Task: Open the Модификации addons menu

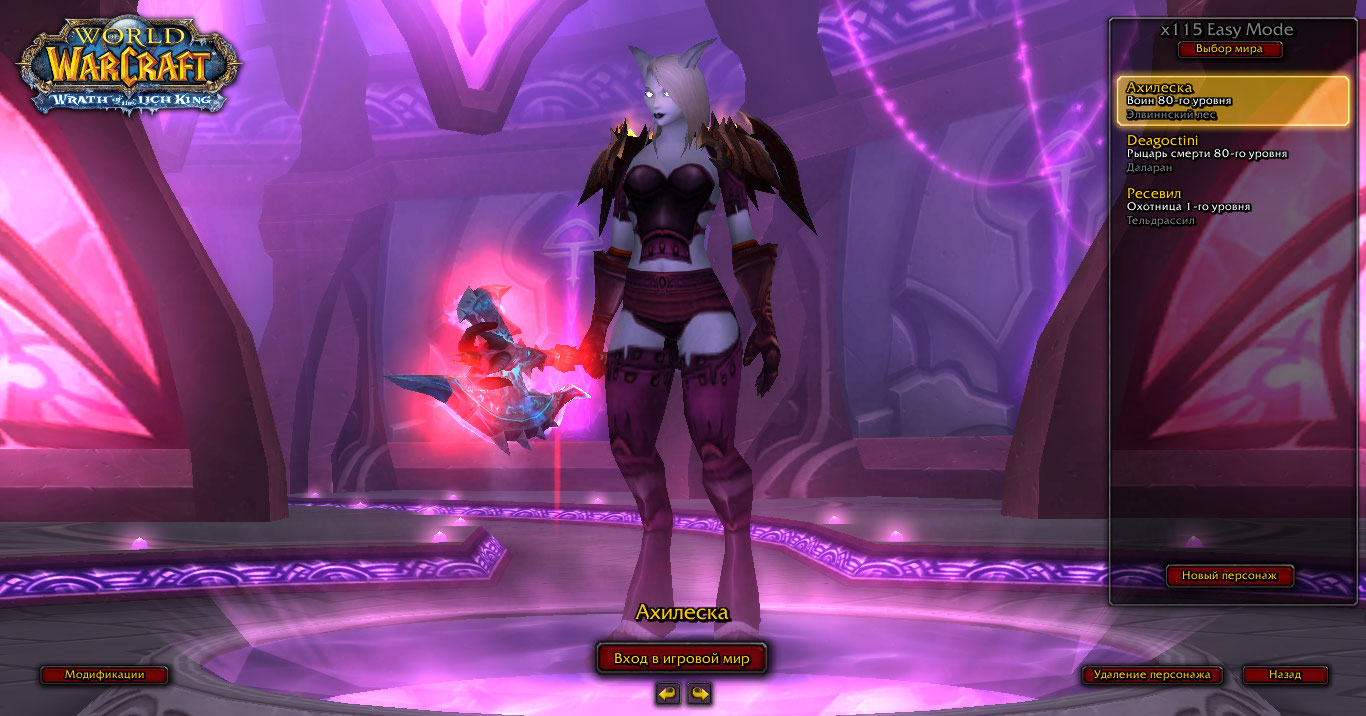Action: (104, 675)
